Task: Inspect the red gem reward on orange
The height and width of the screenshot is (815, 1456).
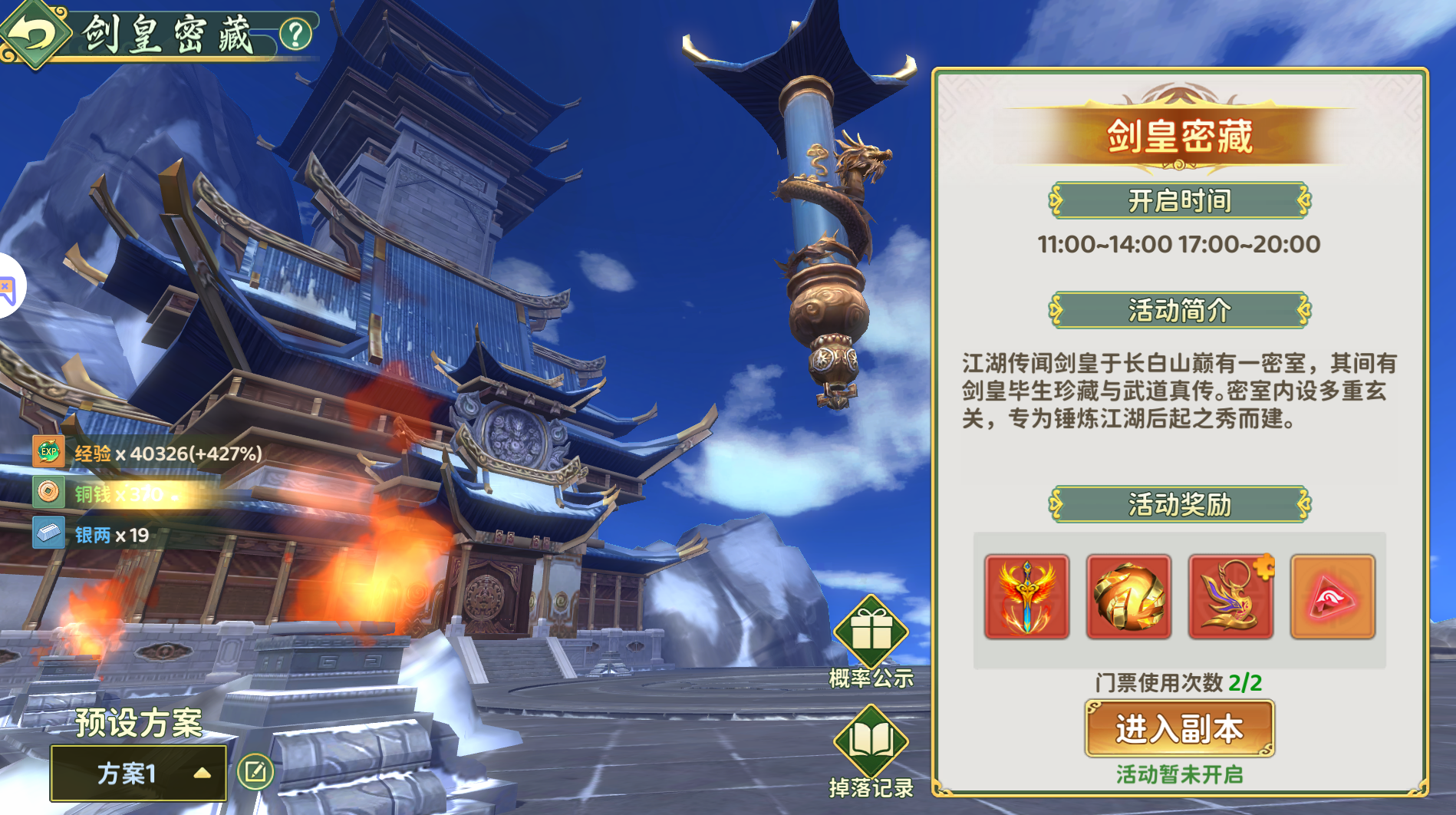Action: tap(1332, 597)
